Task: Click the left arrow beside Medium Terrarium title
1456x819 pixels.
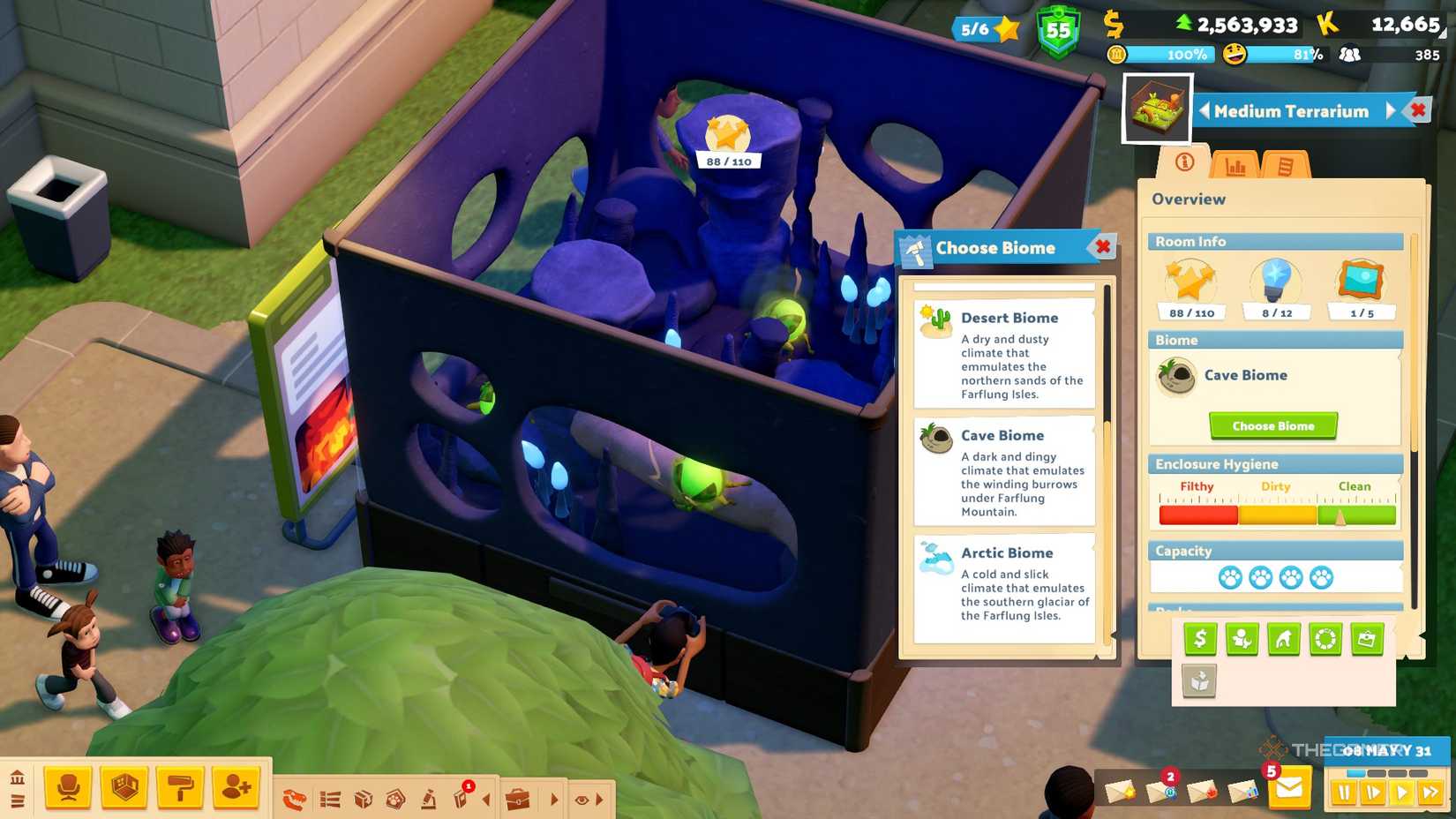Action: tap(1206, 110)
